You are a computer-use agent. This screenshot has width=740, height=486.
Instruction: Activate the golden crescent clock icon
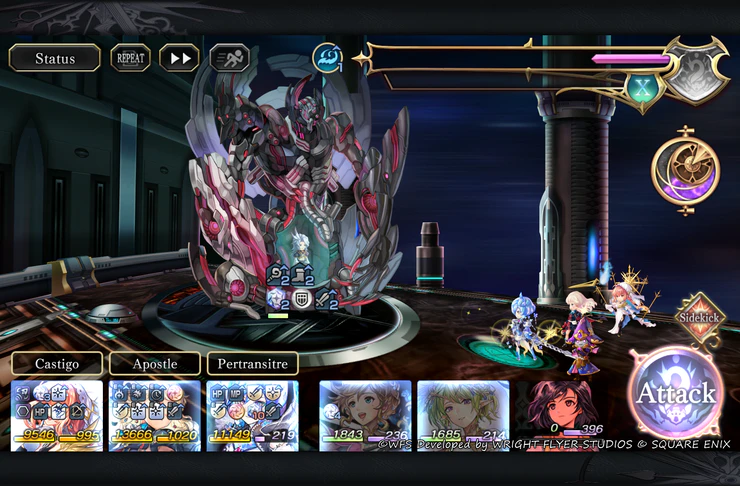tap(686, 172)
